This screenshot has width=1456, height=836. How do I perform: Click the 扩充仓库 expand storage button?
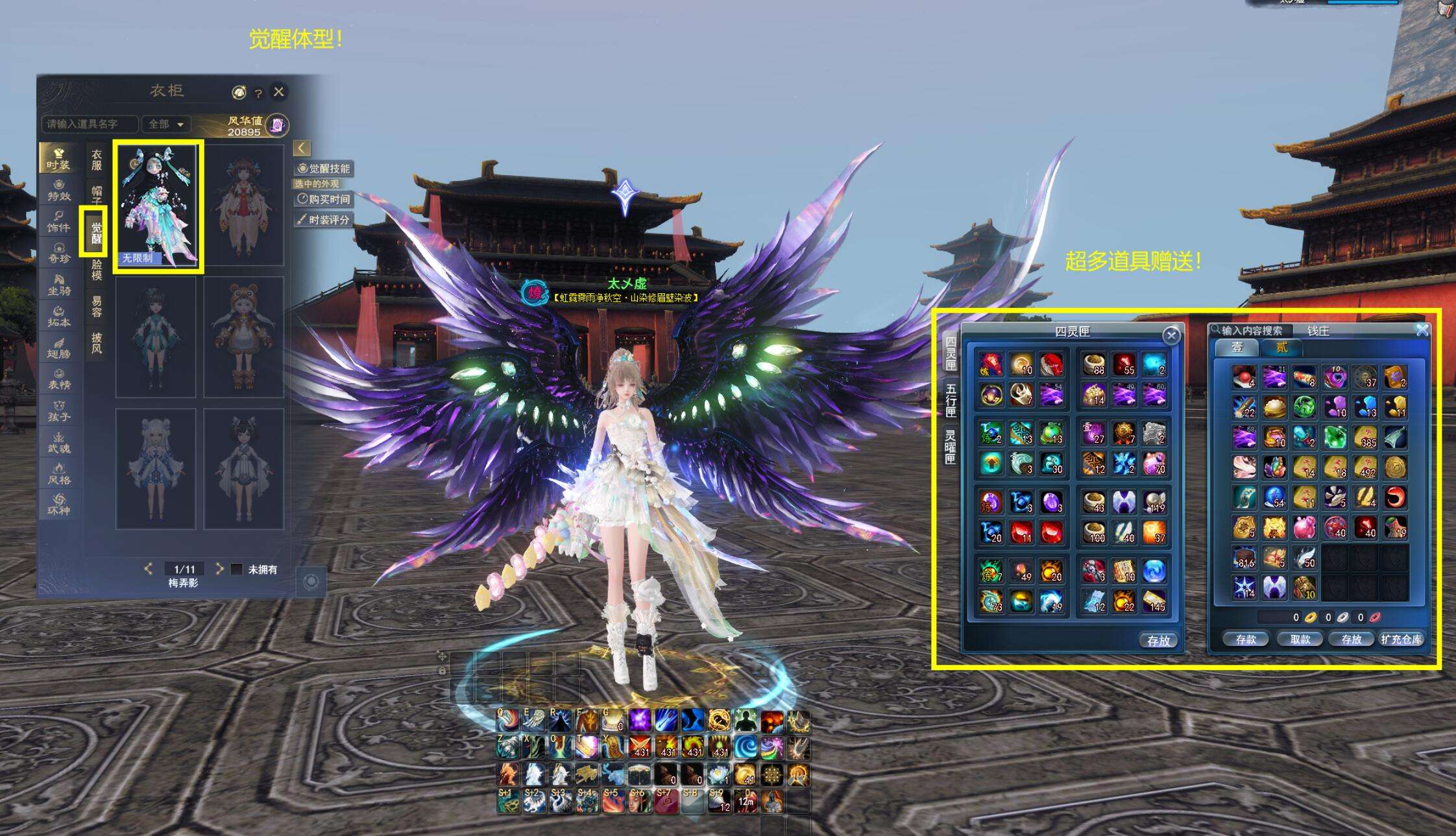click(x=1401, y=639)
